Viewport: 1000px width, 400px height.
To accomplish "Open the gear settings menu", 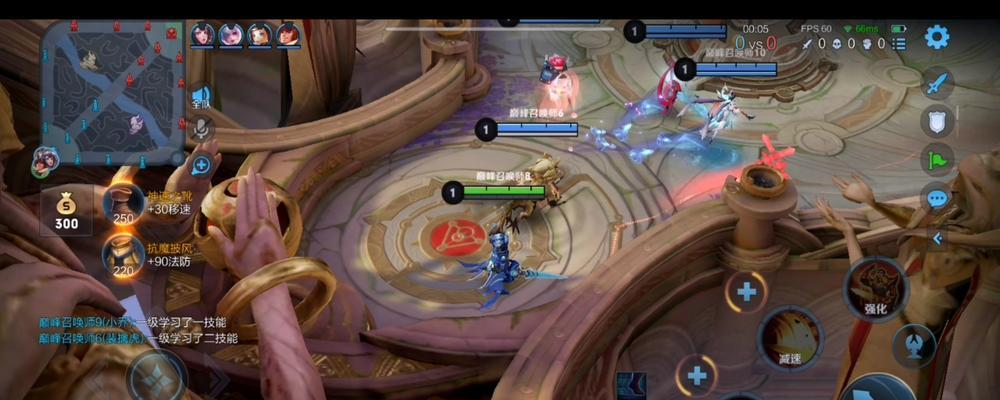I will point(936,37).
